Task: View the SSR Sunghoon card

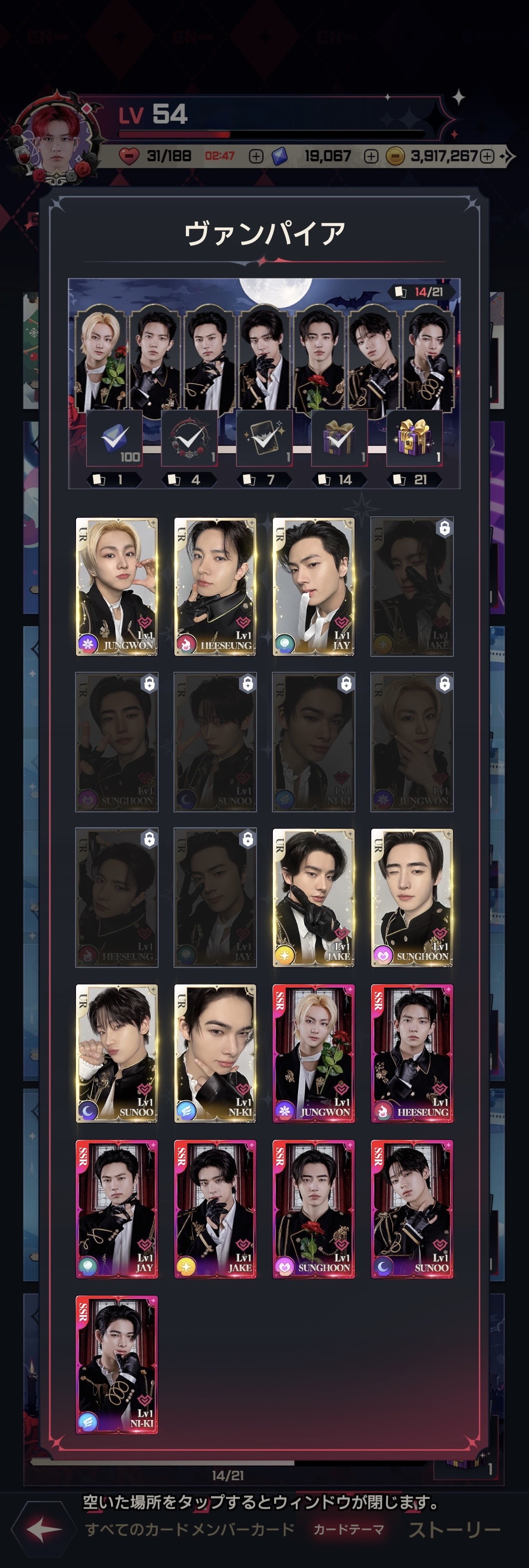Action: [x=314, y=1208]
